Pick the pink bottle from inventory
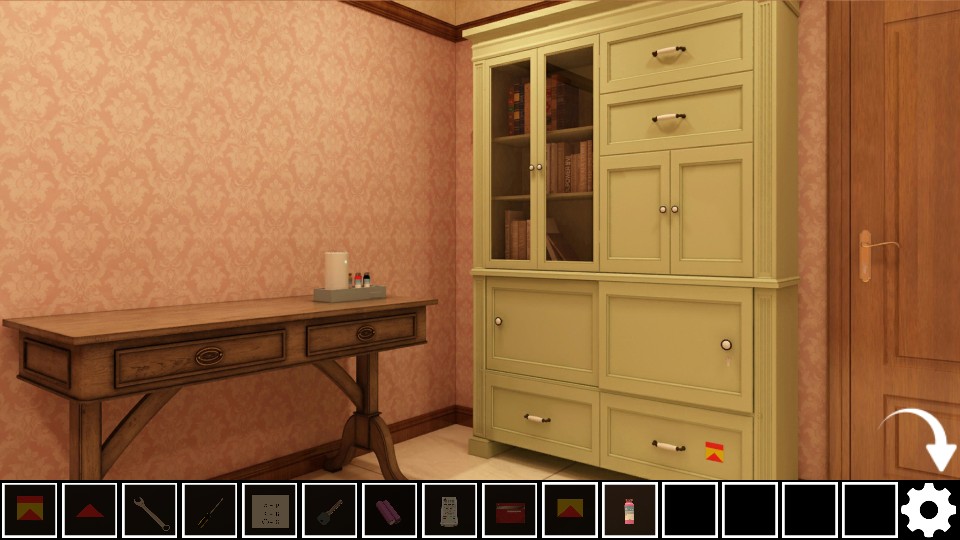 pos(630,510)
